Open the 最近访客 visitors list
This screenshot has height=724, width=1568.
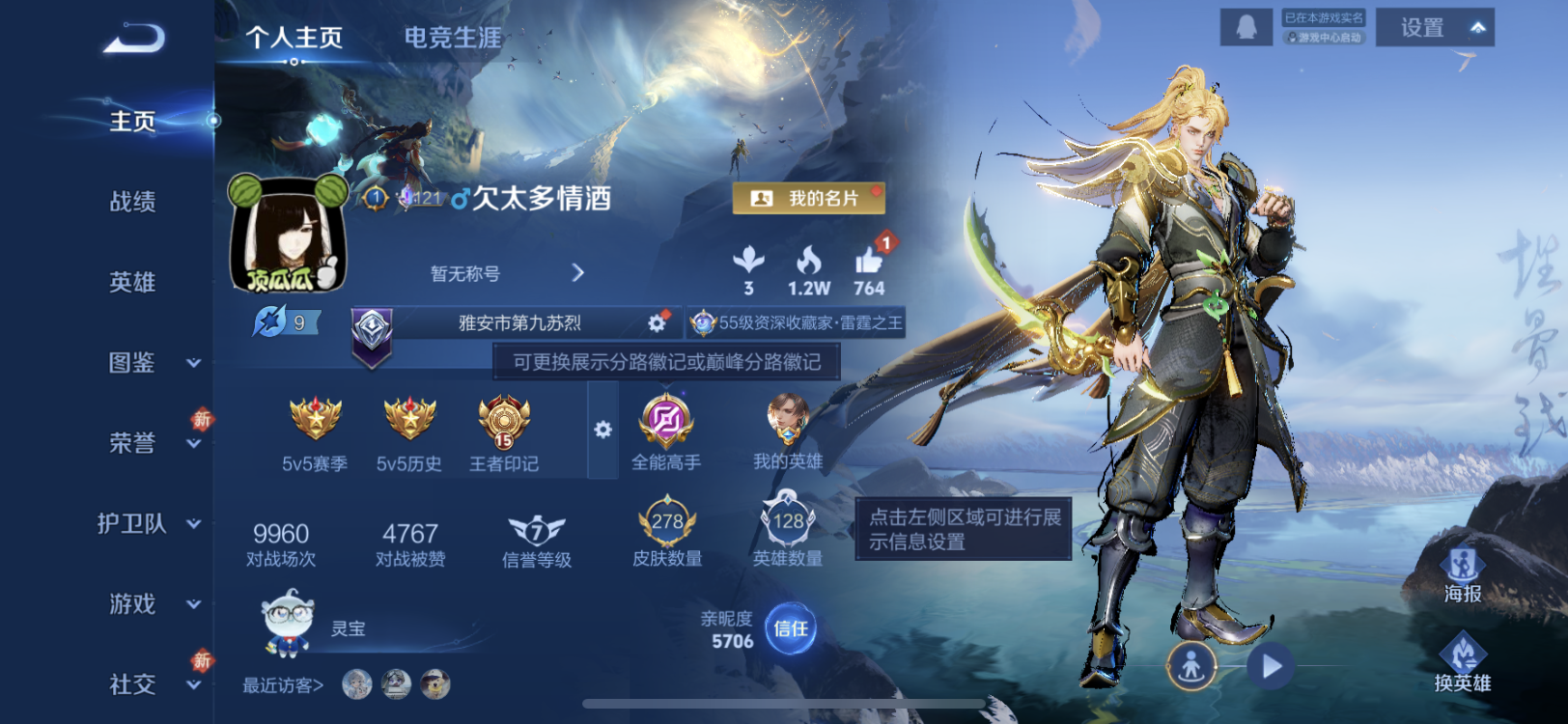[x=280, y=683]
